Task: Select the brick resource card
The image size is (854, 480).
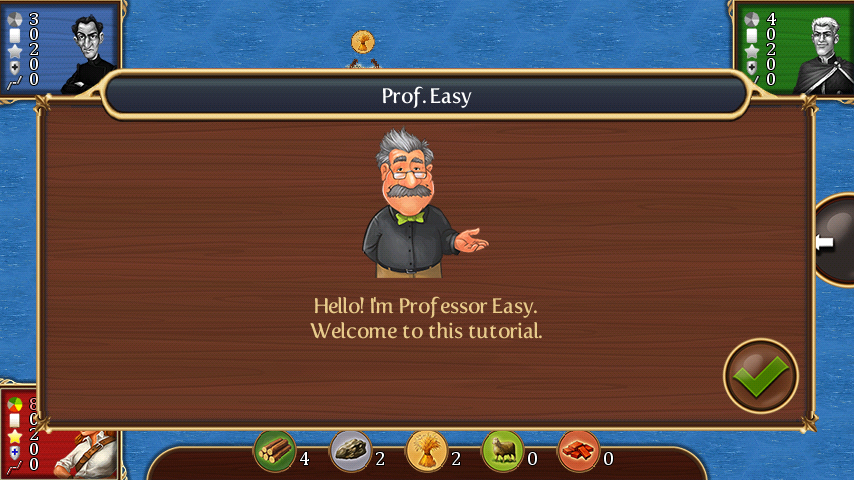Action: tap(579, 451)
